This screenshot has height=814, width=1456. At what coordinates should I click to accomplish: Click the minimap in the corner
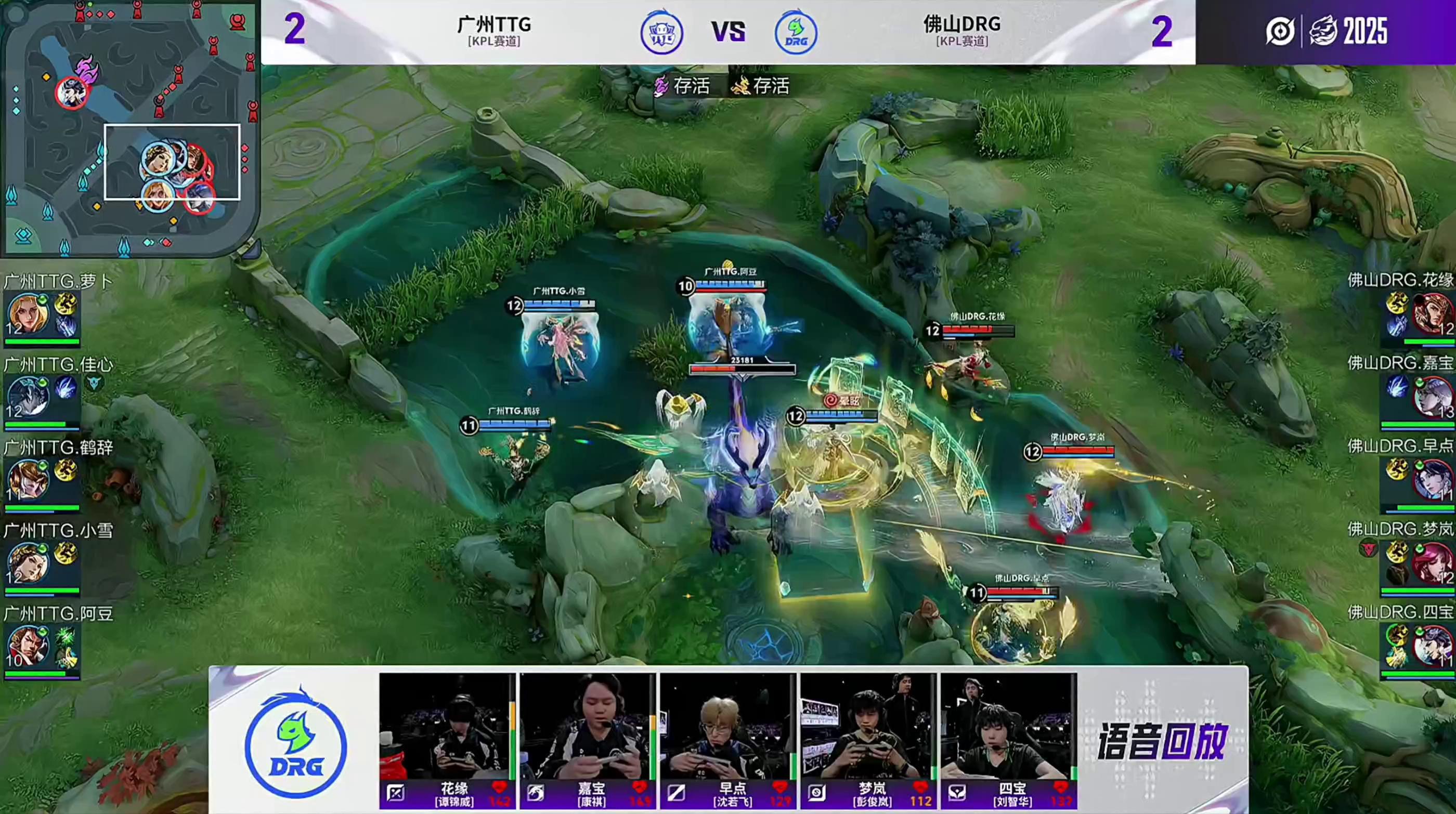pyautogui.click(x=129, y=128)
